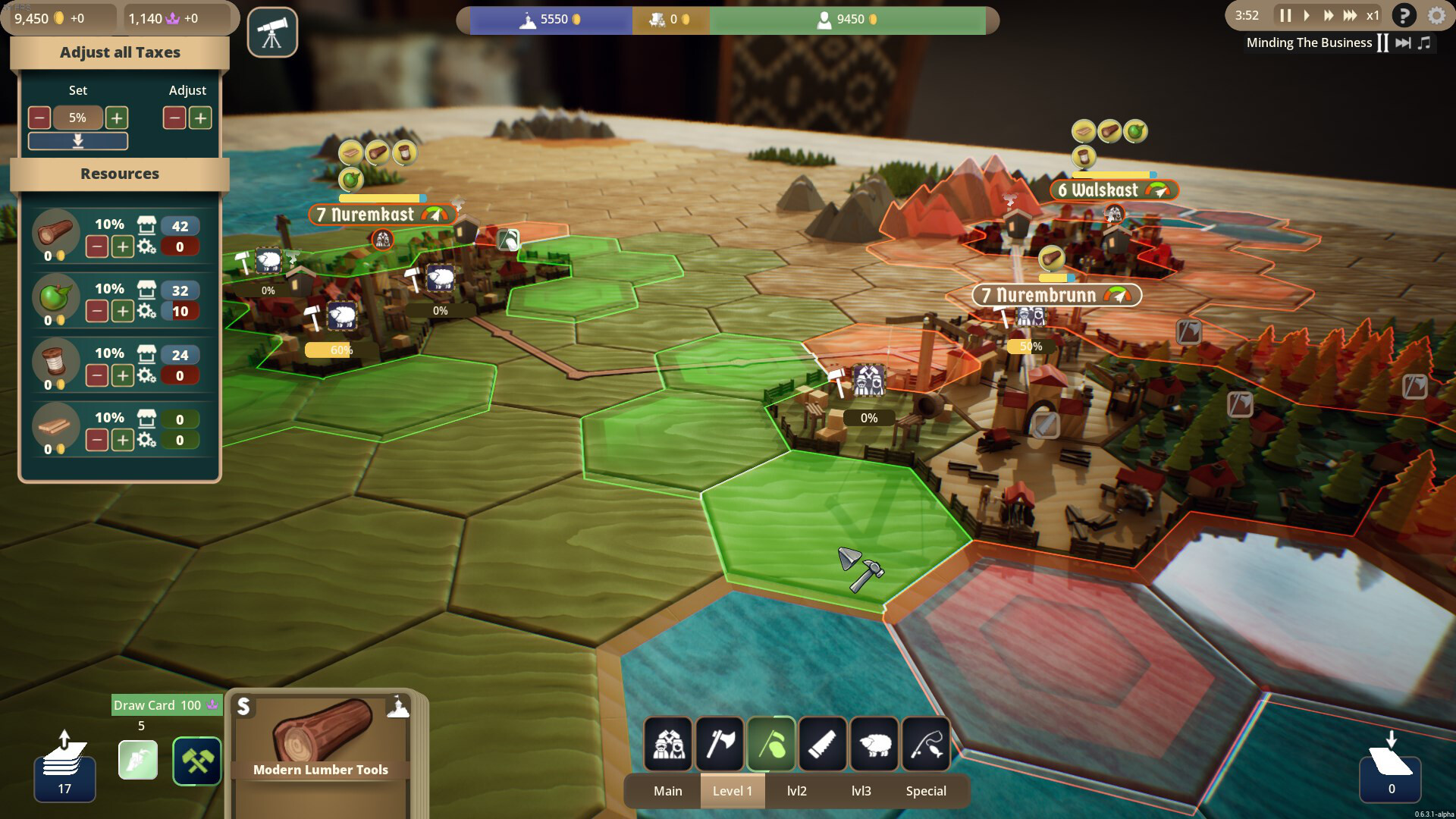Open the question mark help
Screen dimensions: 1456x819
[x=1404, y=15]
